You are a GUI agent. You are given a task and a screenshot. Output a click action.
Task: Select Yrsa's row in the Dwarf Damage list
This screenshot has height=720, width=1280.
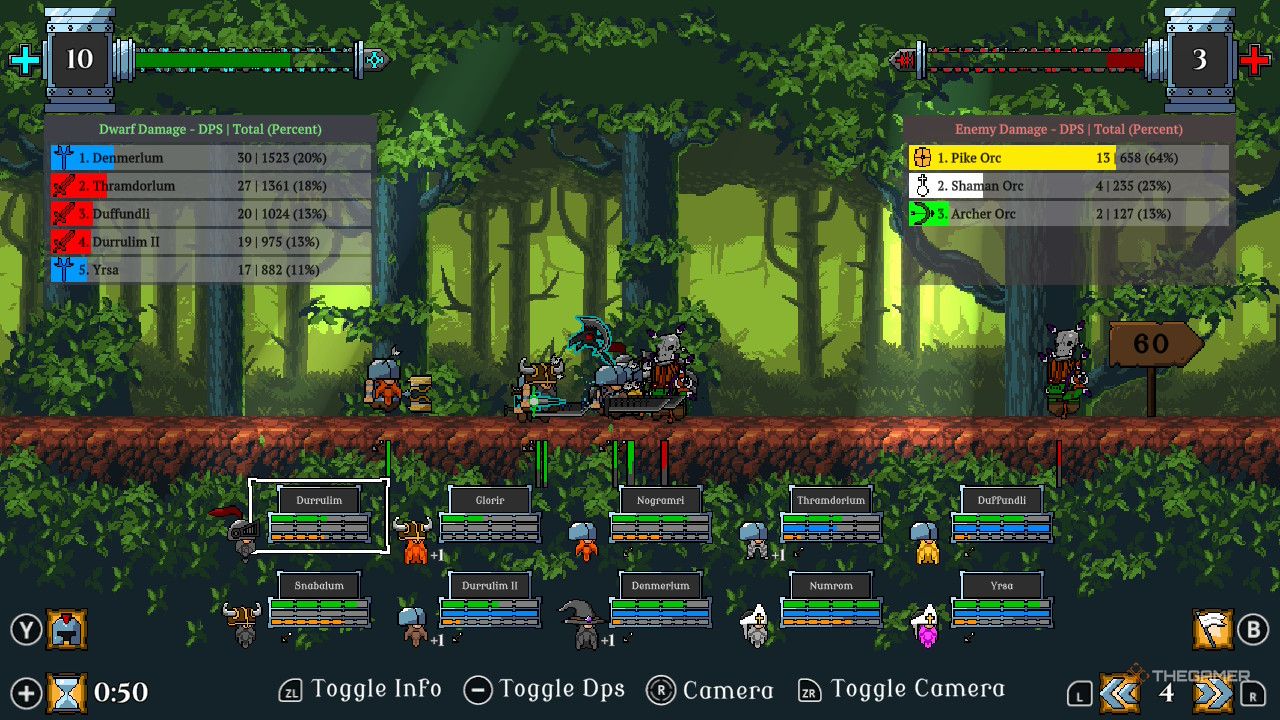point(210,270)
